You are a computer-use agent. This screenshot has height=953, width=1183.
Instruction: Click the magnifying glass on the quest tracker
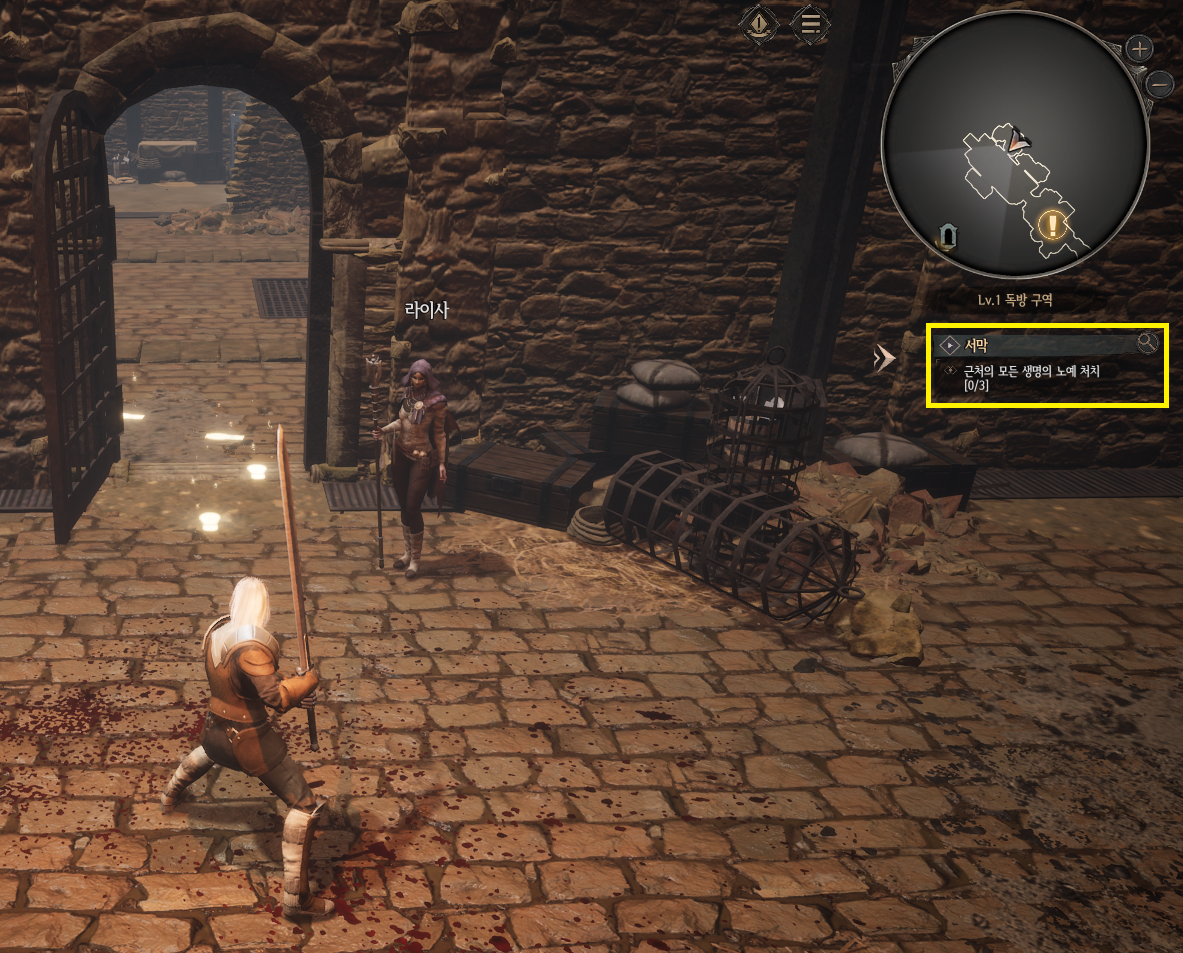tap(1147, 343)
